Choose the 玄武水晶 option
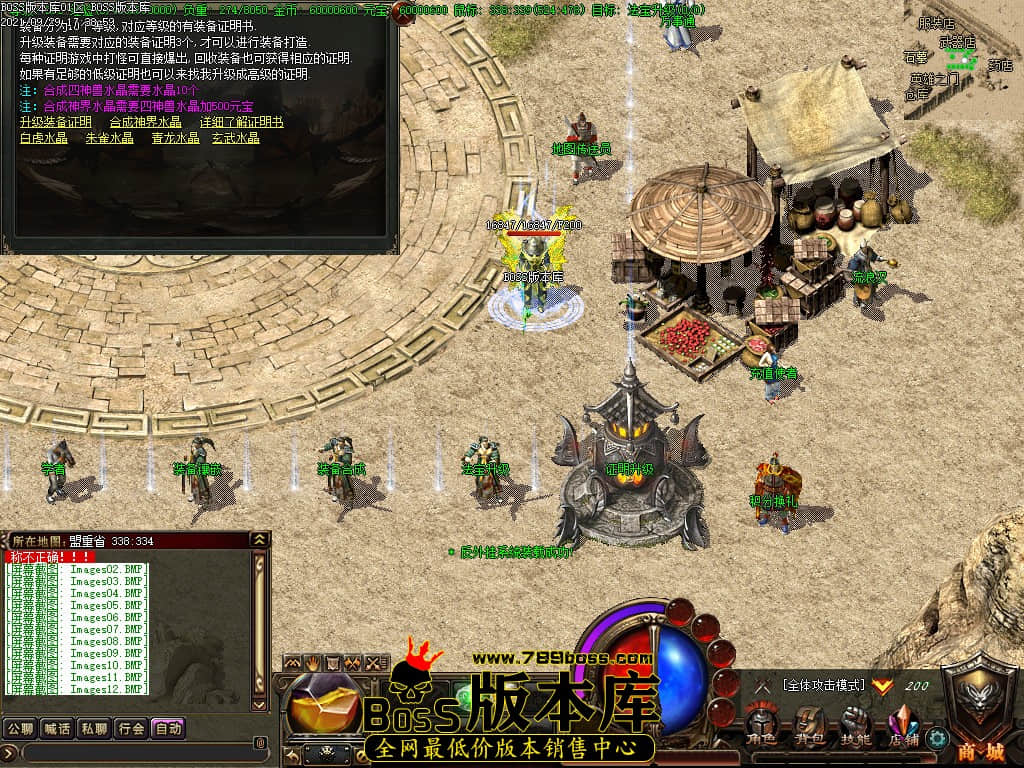 coord(235,138)
